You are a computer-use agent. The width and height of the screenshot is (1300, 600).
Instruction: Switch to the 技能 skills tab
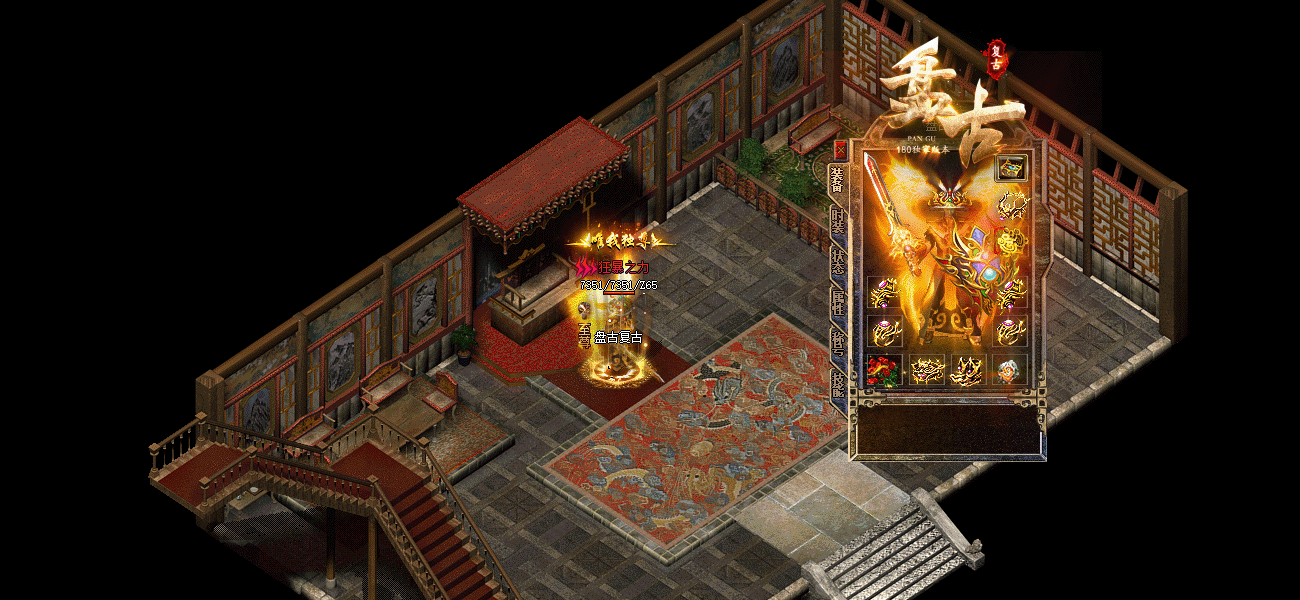point(838,382)
